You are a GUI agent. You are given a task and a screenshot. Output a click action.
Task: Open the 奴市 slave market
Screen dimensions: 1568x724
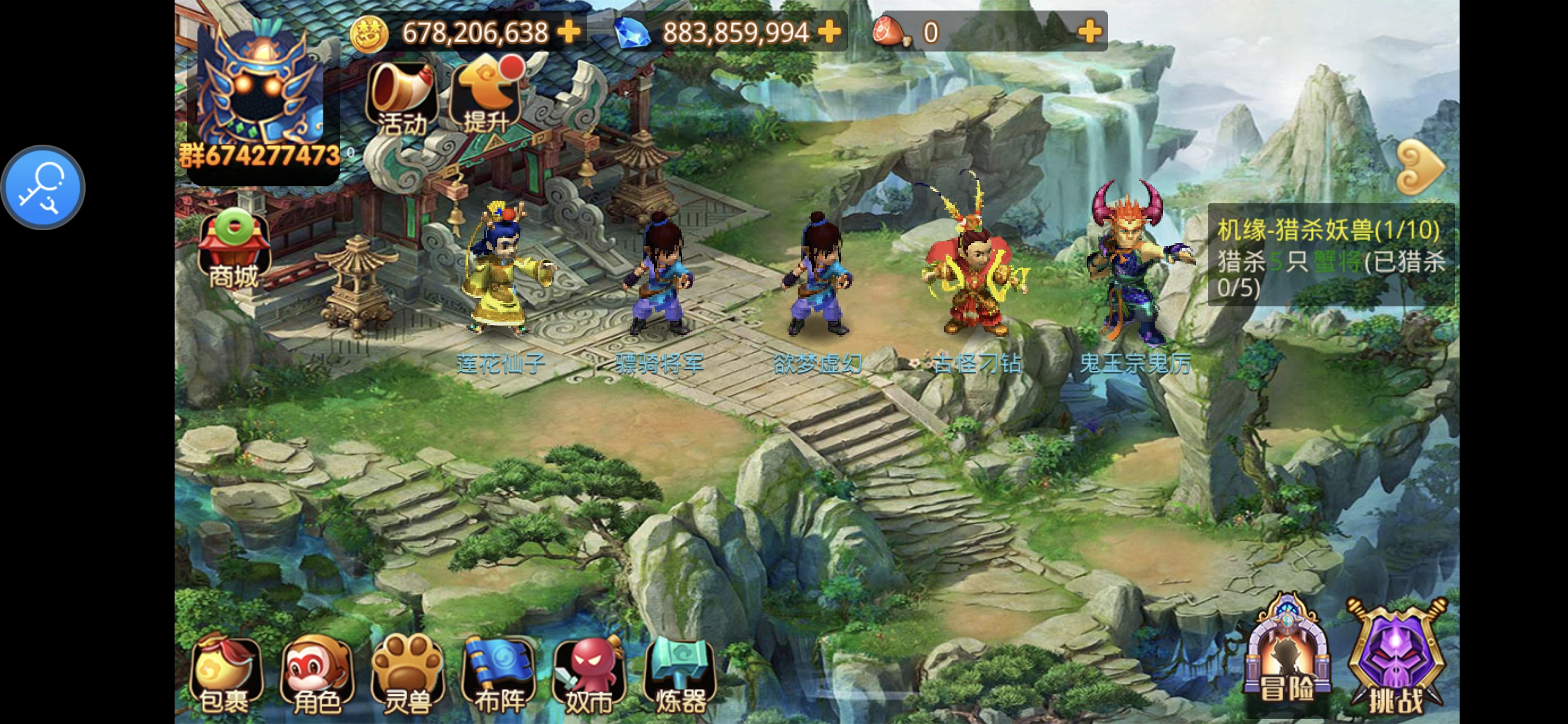[x=589, y=676]
